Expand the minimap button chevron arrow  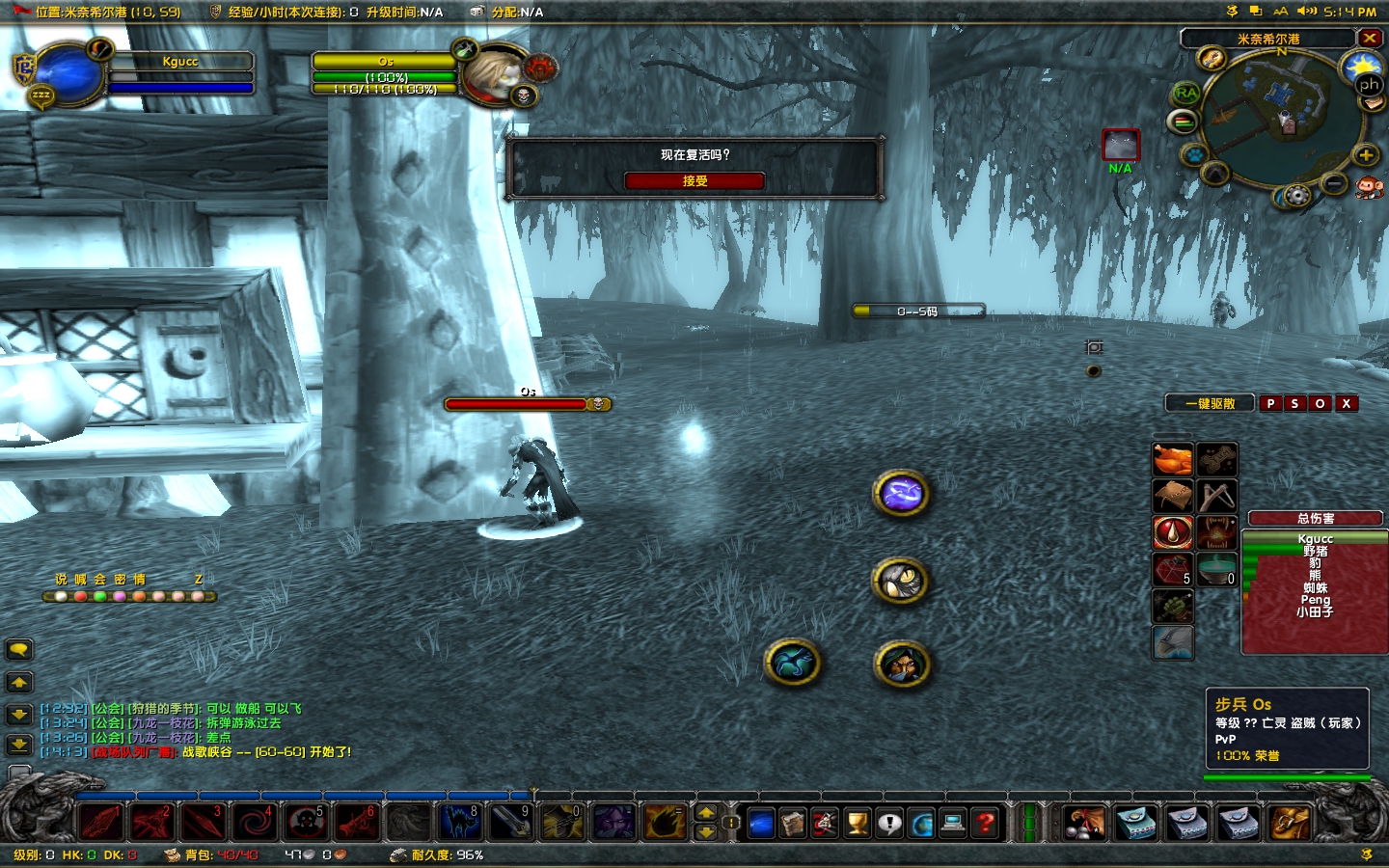(1213, 172)
